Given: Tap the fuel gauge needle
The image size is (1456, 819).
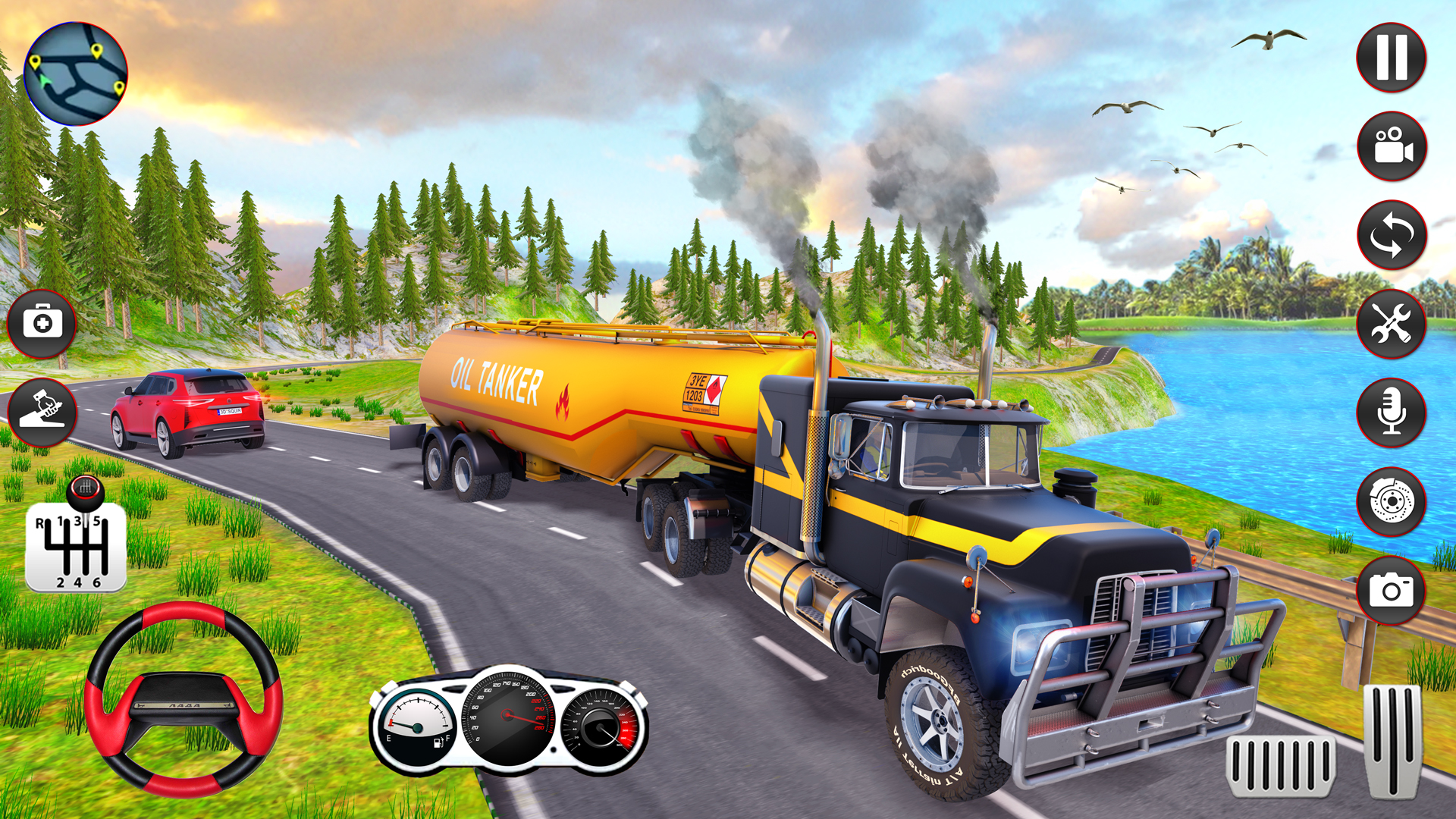Looking at the screenshot, I should [x=408, y=726].
